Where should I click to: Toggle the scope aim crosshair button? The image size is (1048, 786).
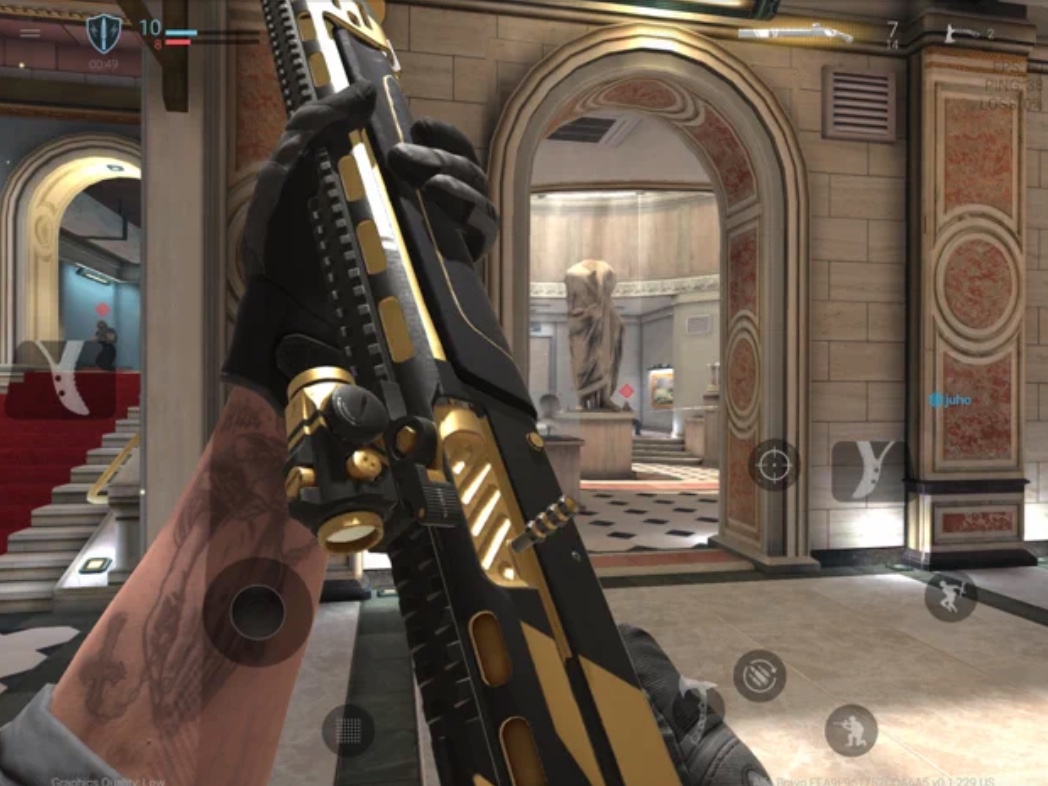click(773, 464)
